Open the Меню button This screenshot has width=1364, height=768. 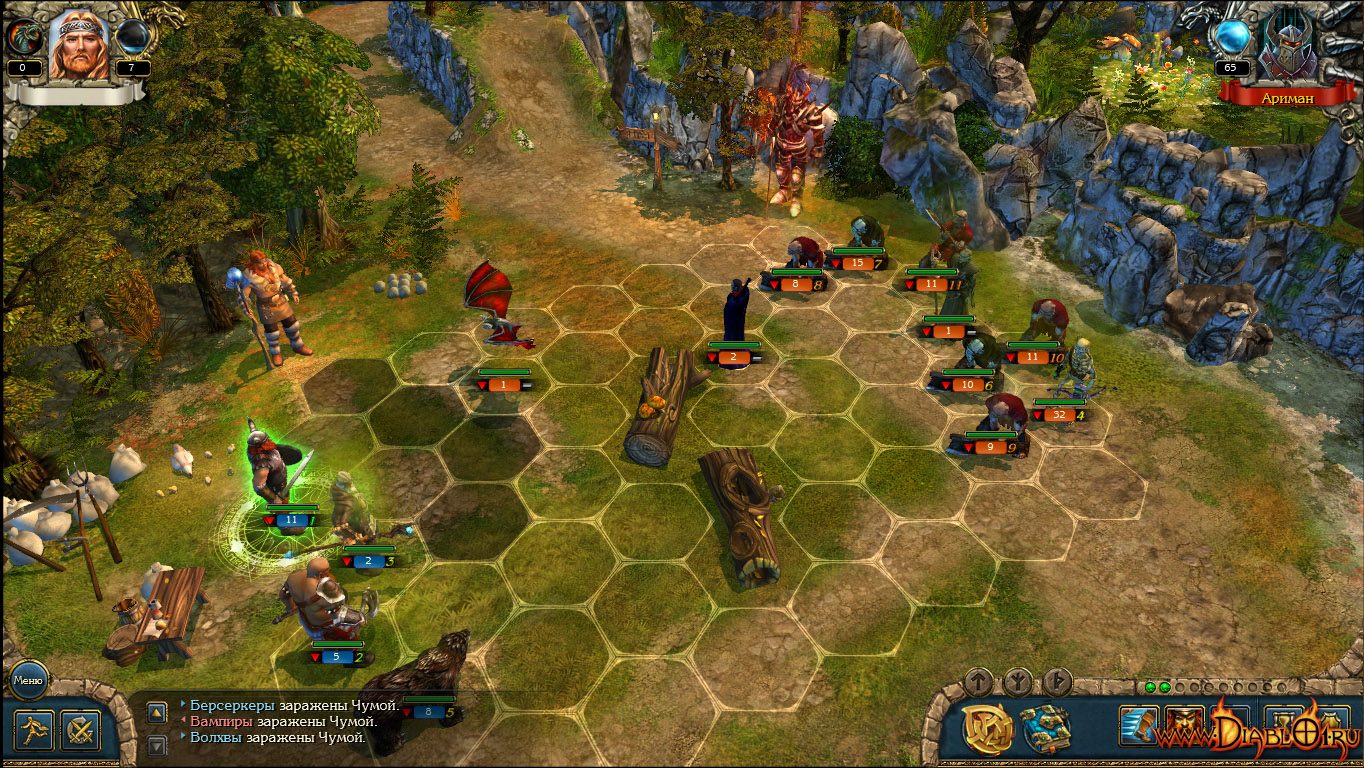[x=29, y=680]
